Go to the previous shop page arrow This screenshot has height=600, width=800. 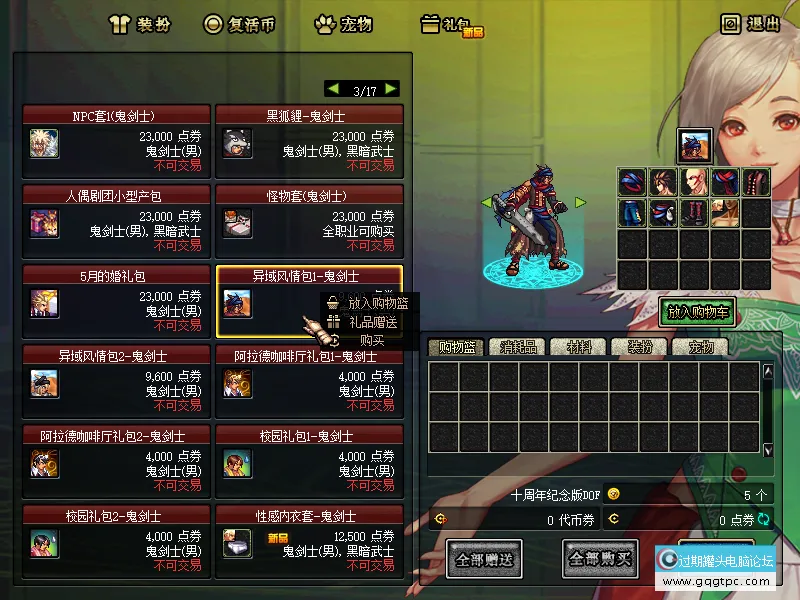tap(333, 89)
